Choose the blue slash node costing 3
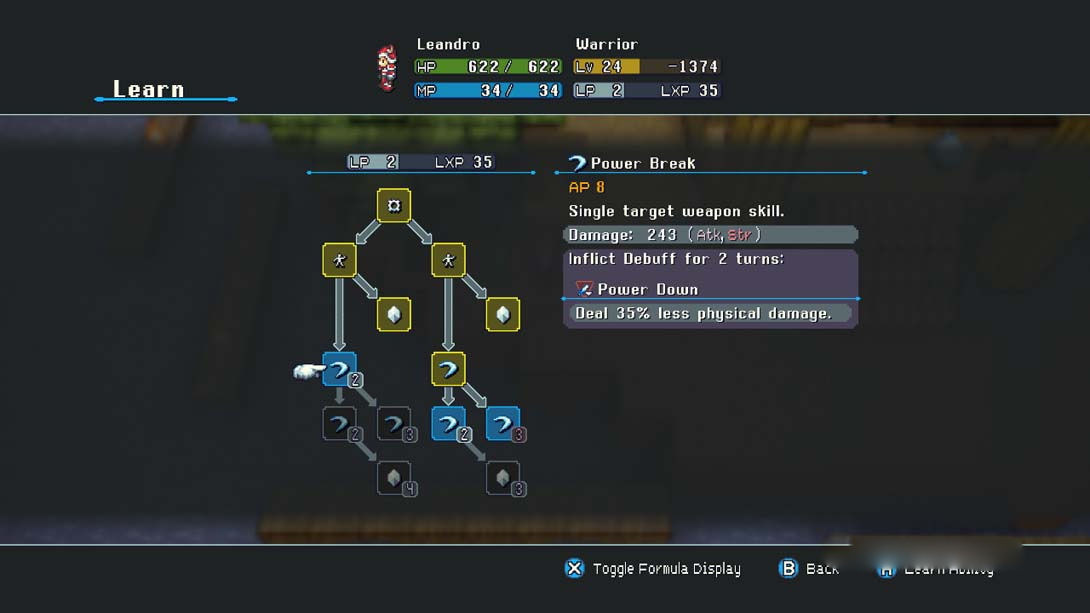Image resolution: width=1090 pixels, height=613 pixels. click(503, 424)
